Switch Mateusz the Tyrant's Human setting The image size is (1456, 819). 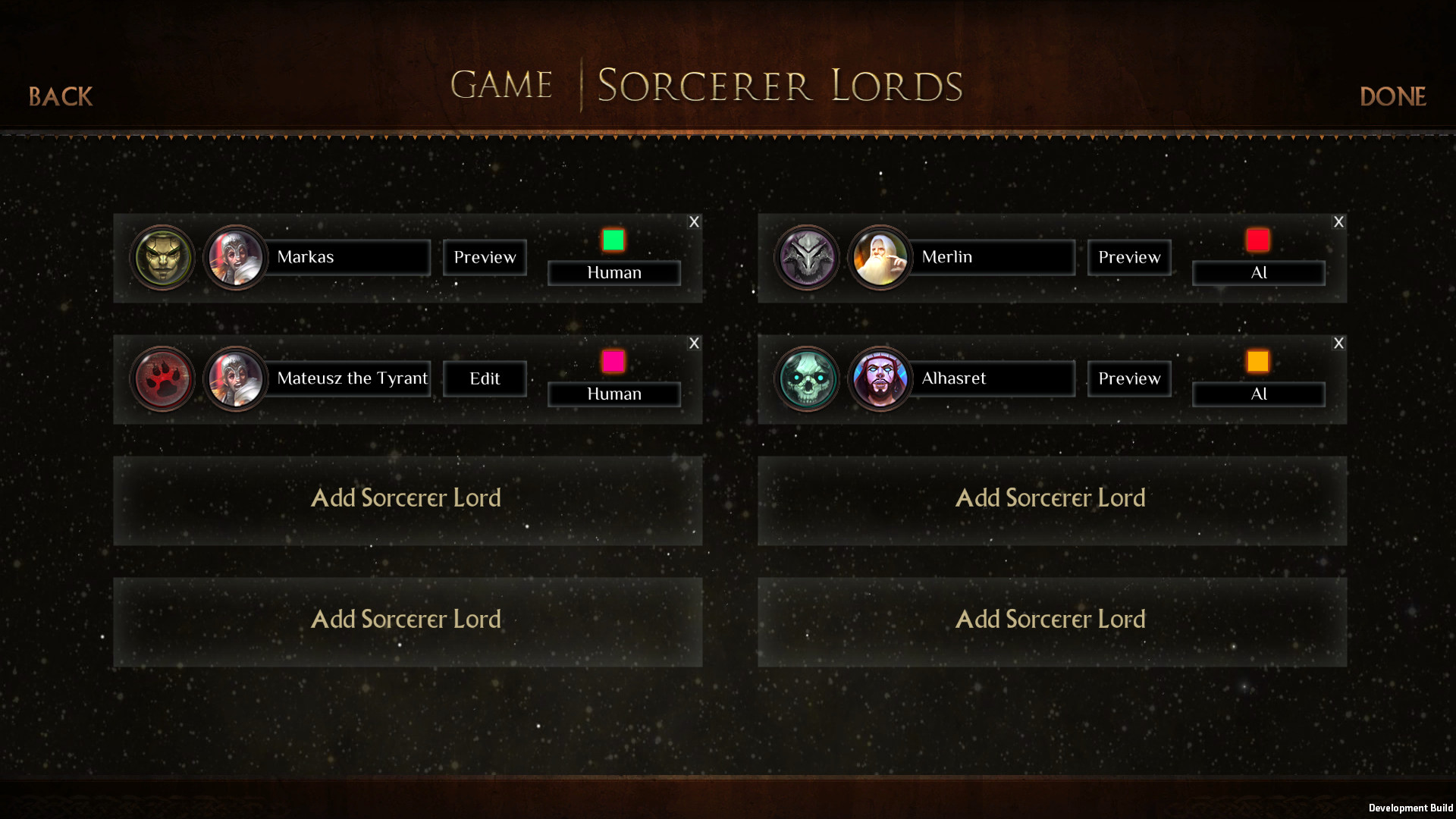pyautogui.click(x=613, y=394)
